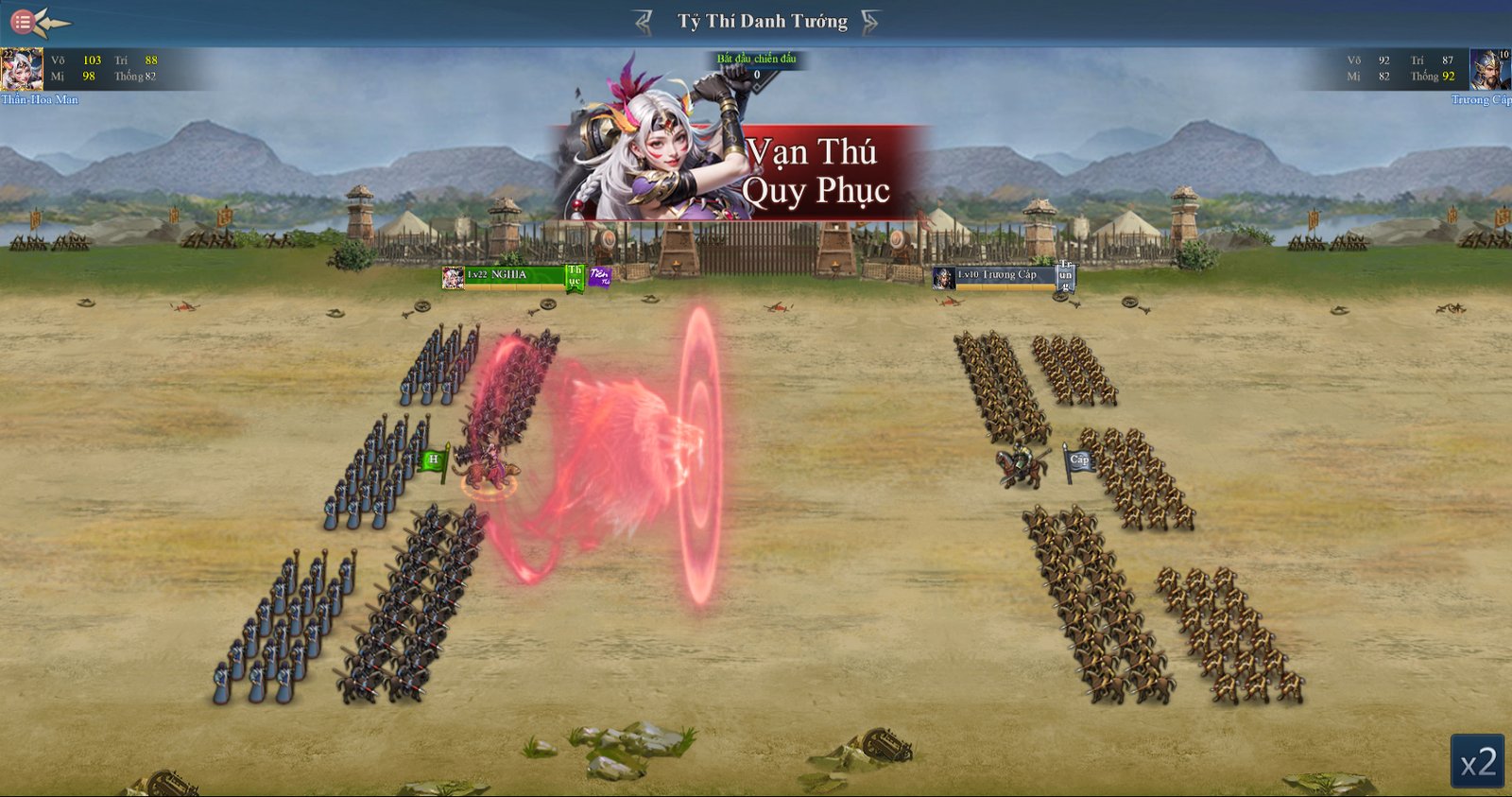
Task: Click the green Thục faction banner
Action: [574, 276]
